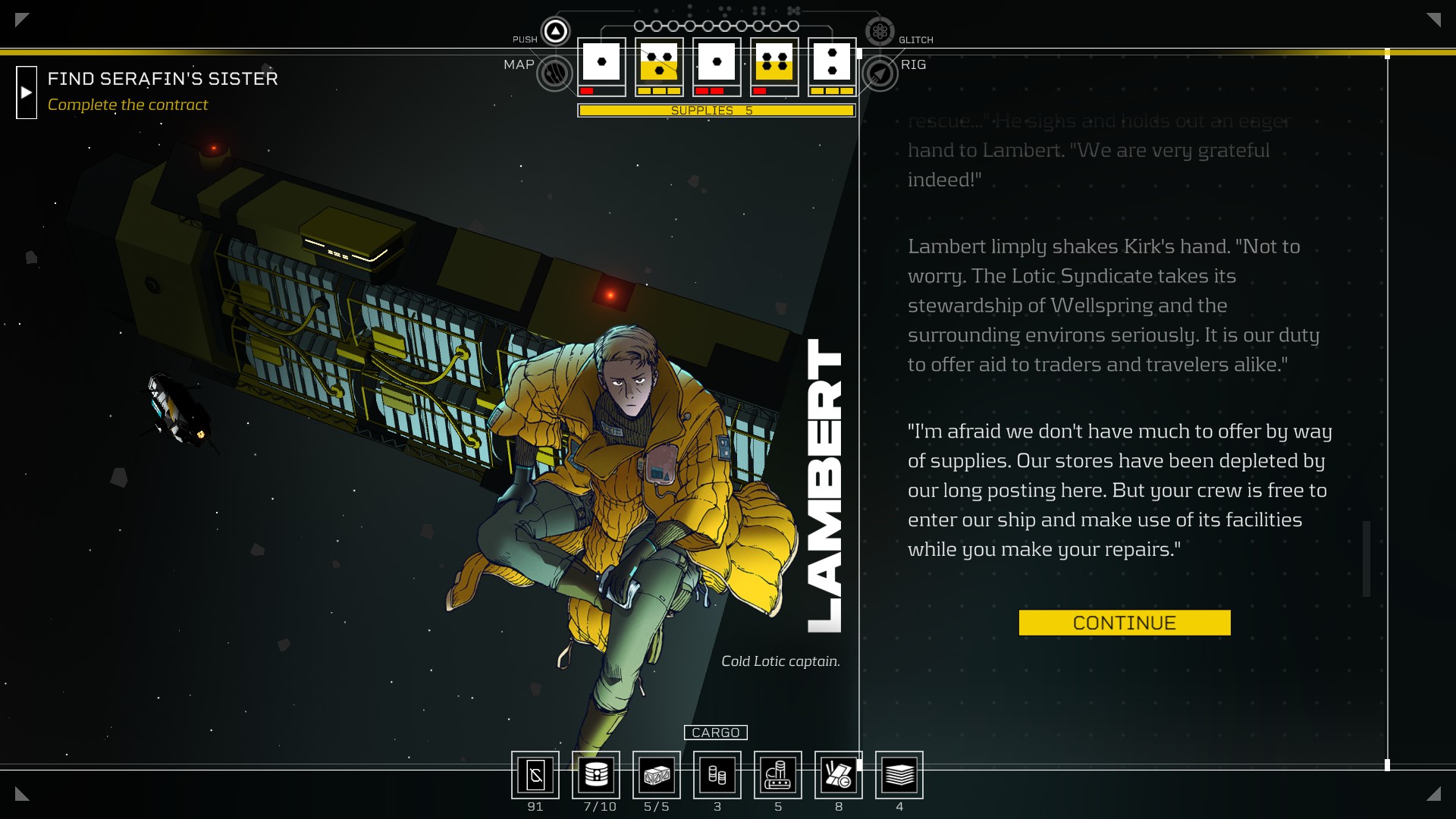Select the scrap materials cargo slot
Viewport: 1456px width, 819px height.
(839, 775)
